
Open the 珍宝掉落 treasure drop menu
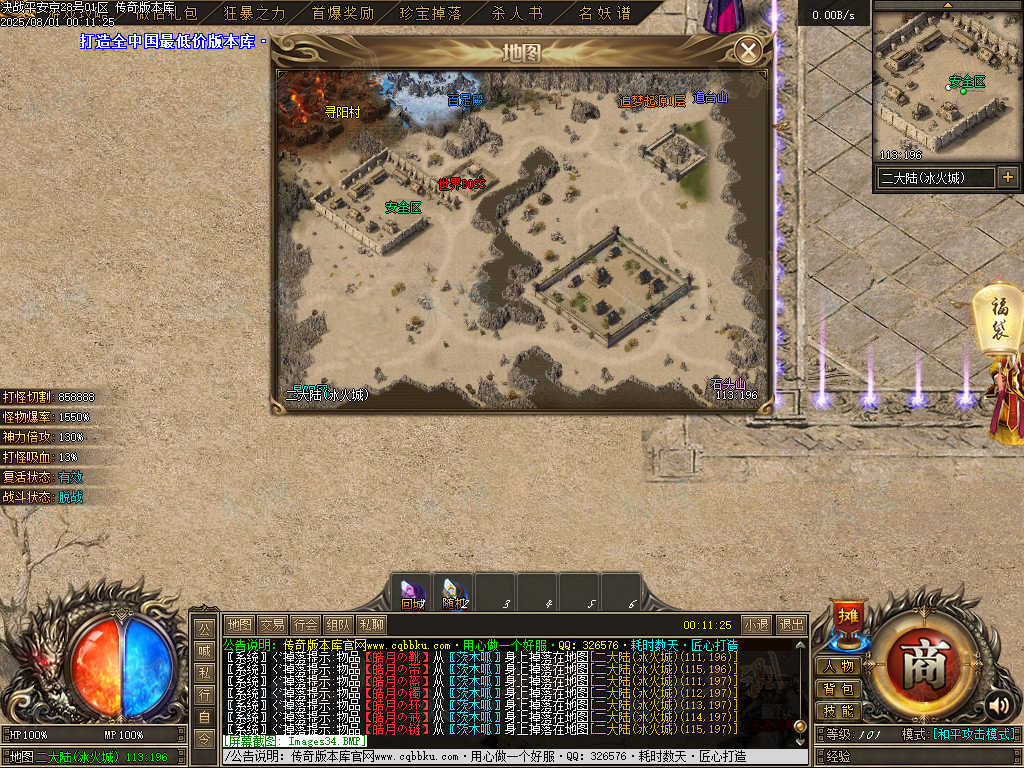click(x=430, y=13)
